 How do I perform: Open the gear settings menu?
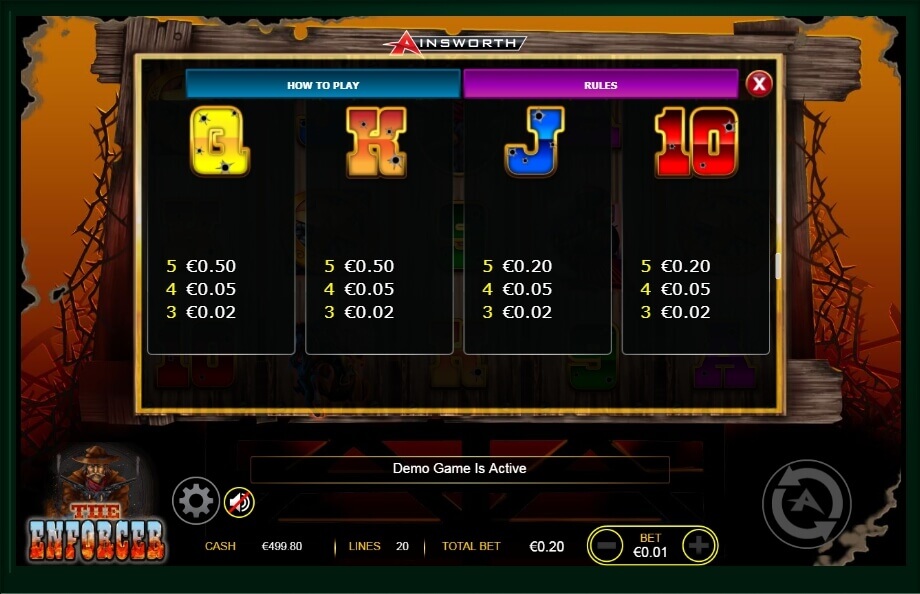(195, 500)
